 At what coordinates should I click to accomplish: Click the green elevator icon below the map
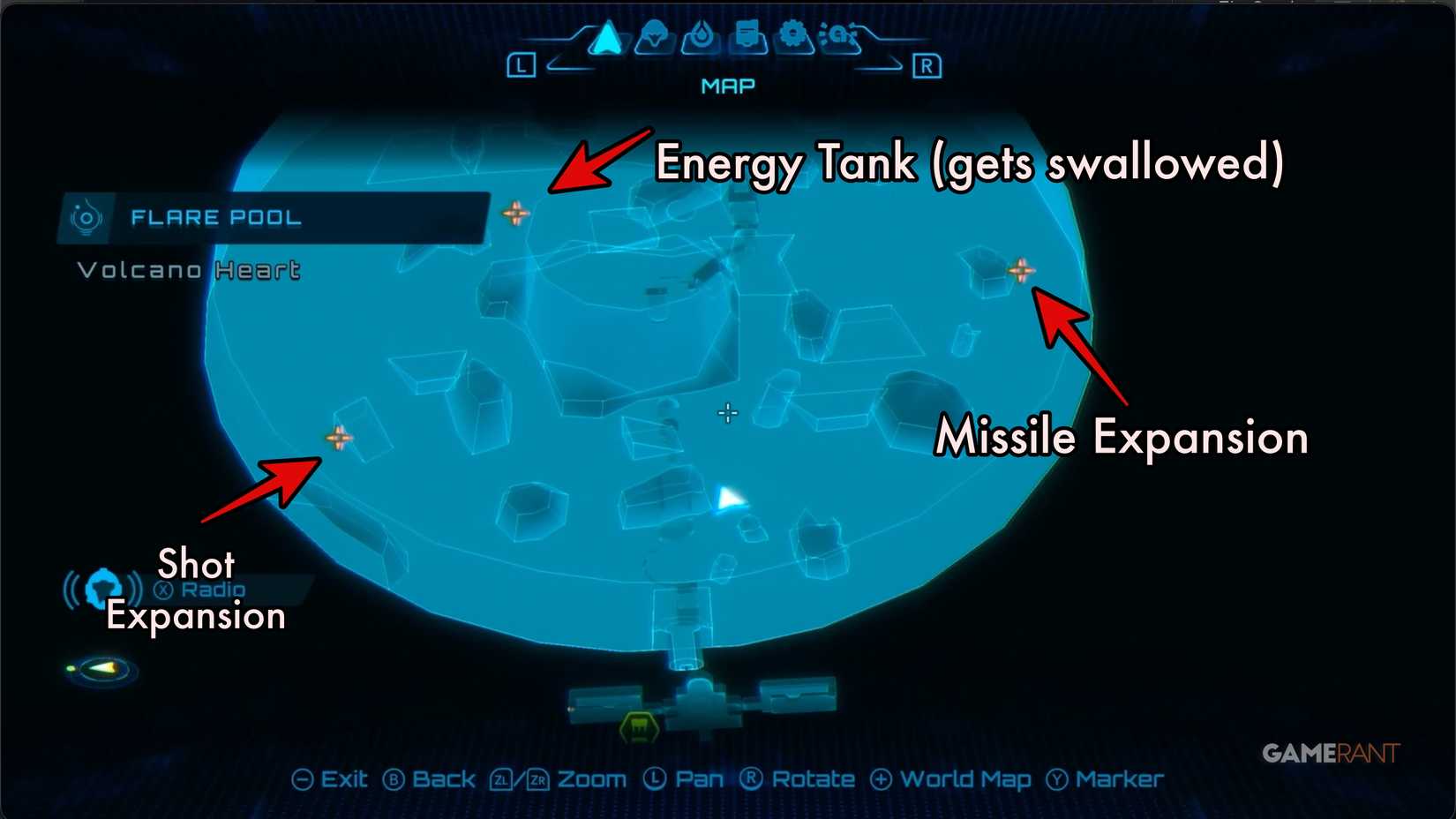click(x=637, y=725)
